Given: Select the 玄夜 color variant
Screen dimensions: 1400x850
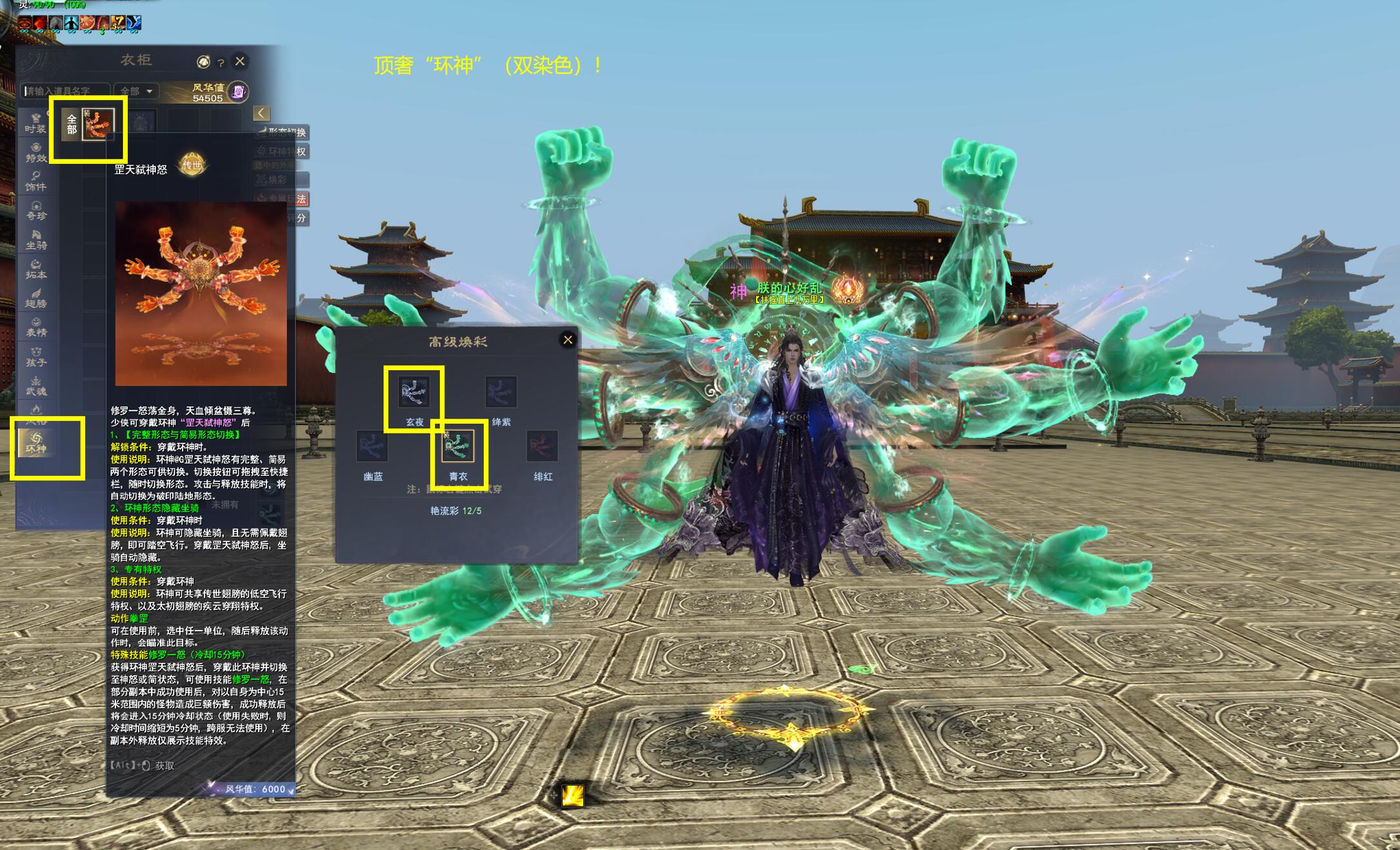Looking at the screenshot, I should tap(414, 392).
